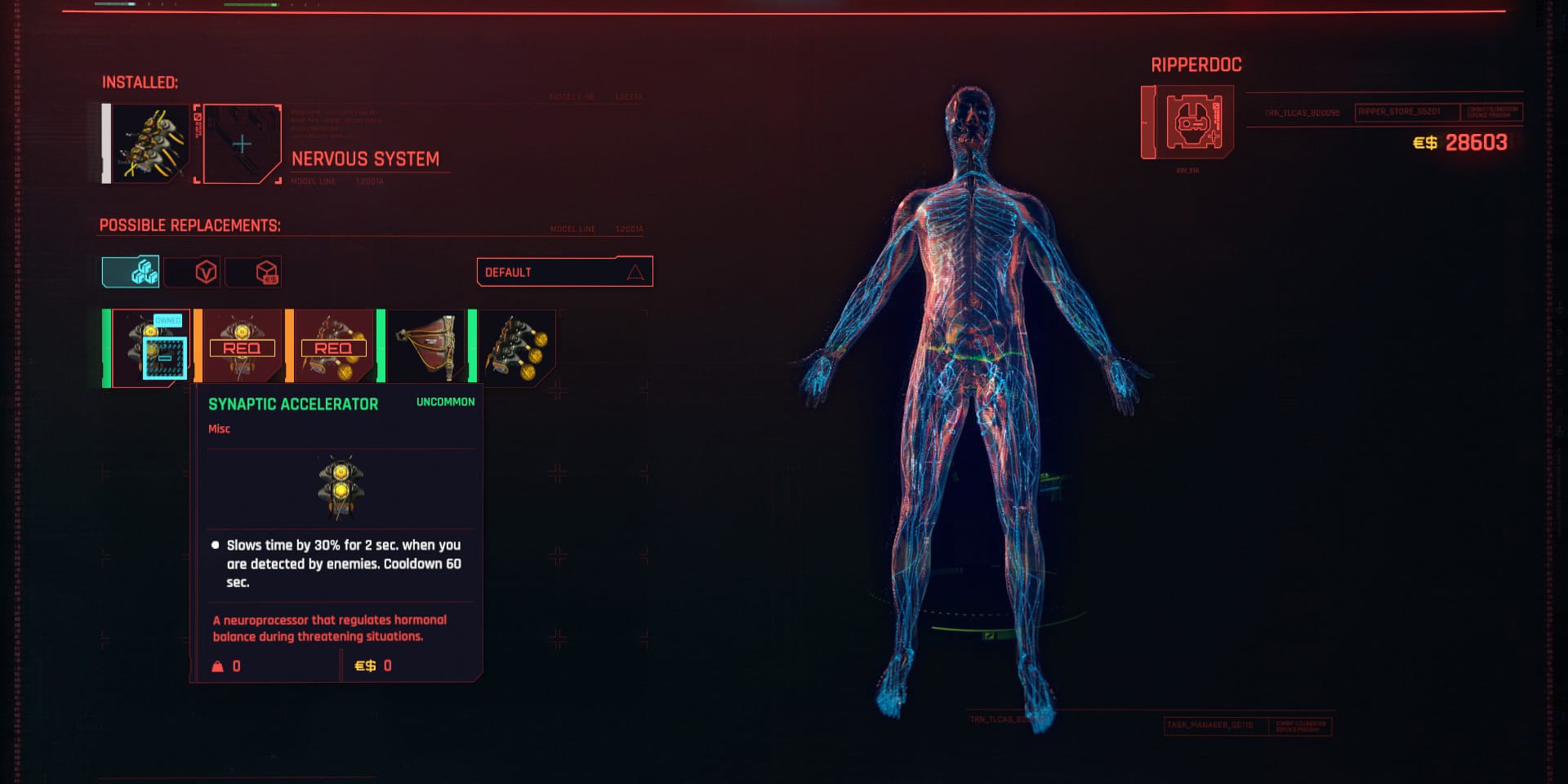Toggle the OWNED tag on the selected implant
Viewport: 1568px width, 784px height.
coord(167,320)
